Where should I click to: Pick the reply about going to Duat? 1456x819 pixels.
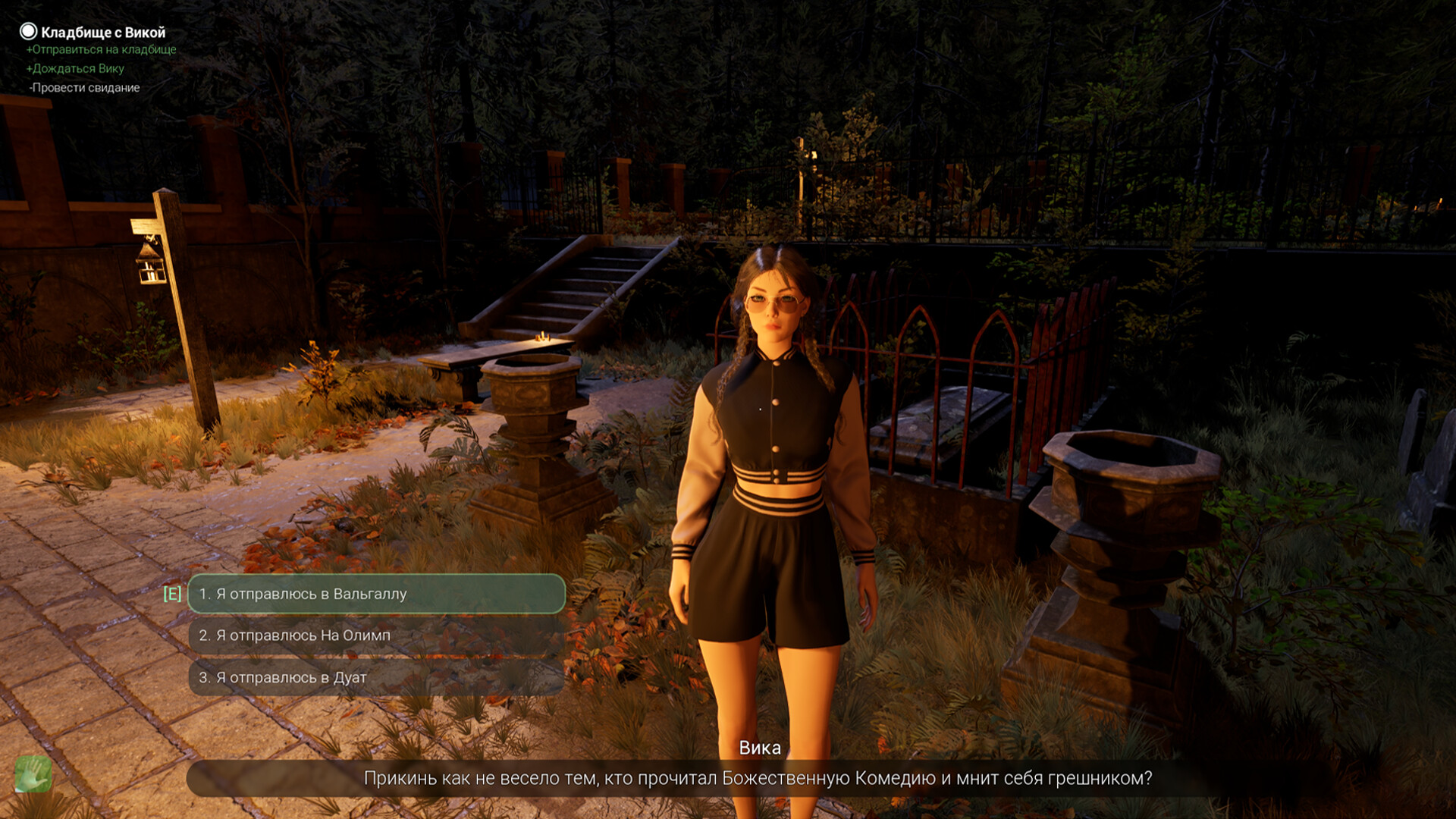376,677
